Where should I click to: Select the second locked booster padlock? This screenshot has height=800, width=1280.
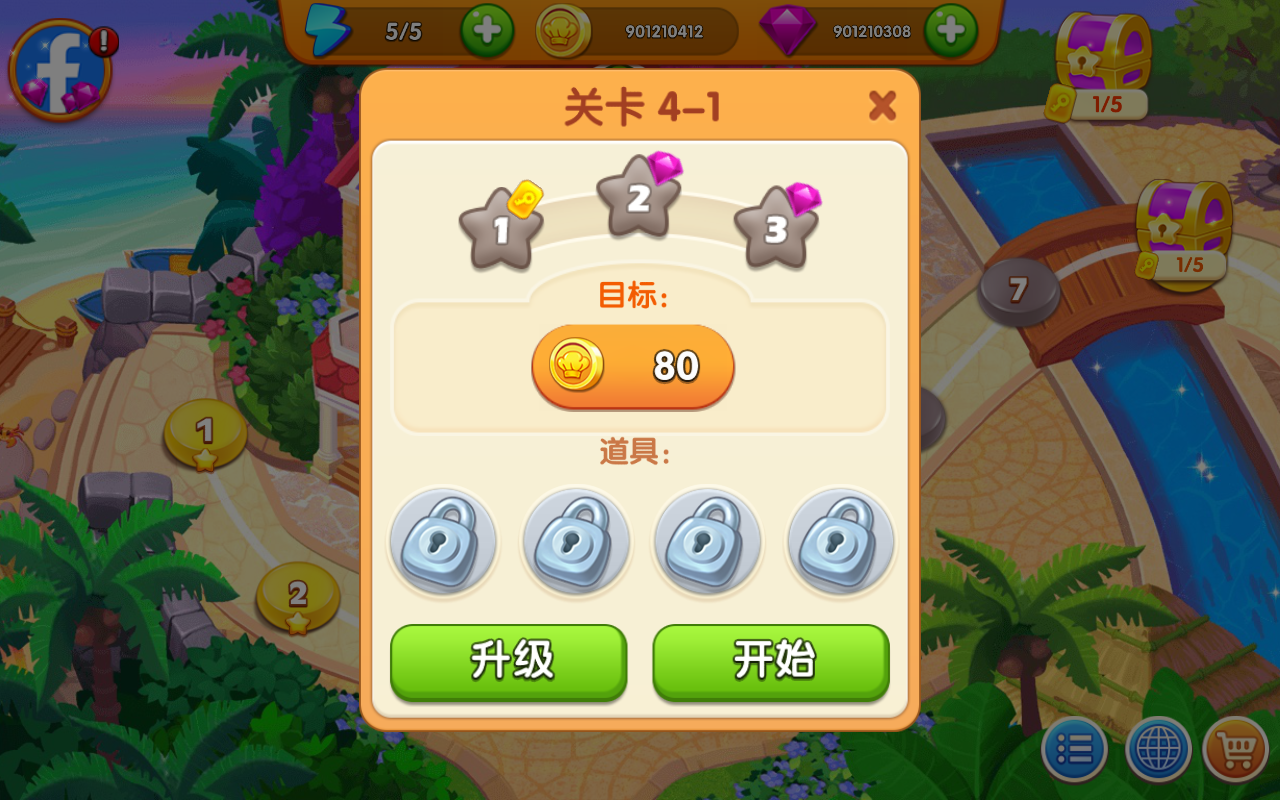(x=575, y=542)
